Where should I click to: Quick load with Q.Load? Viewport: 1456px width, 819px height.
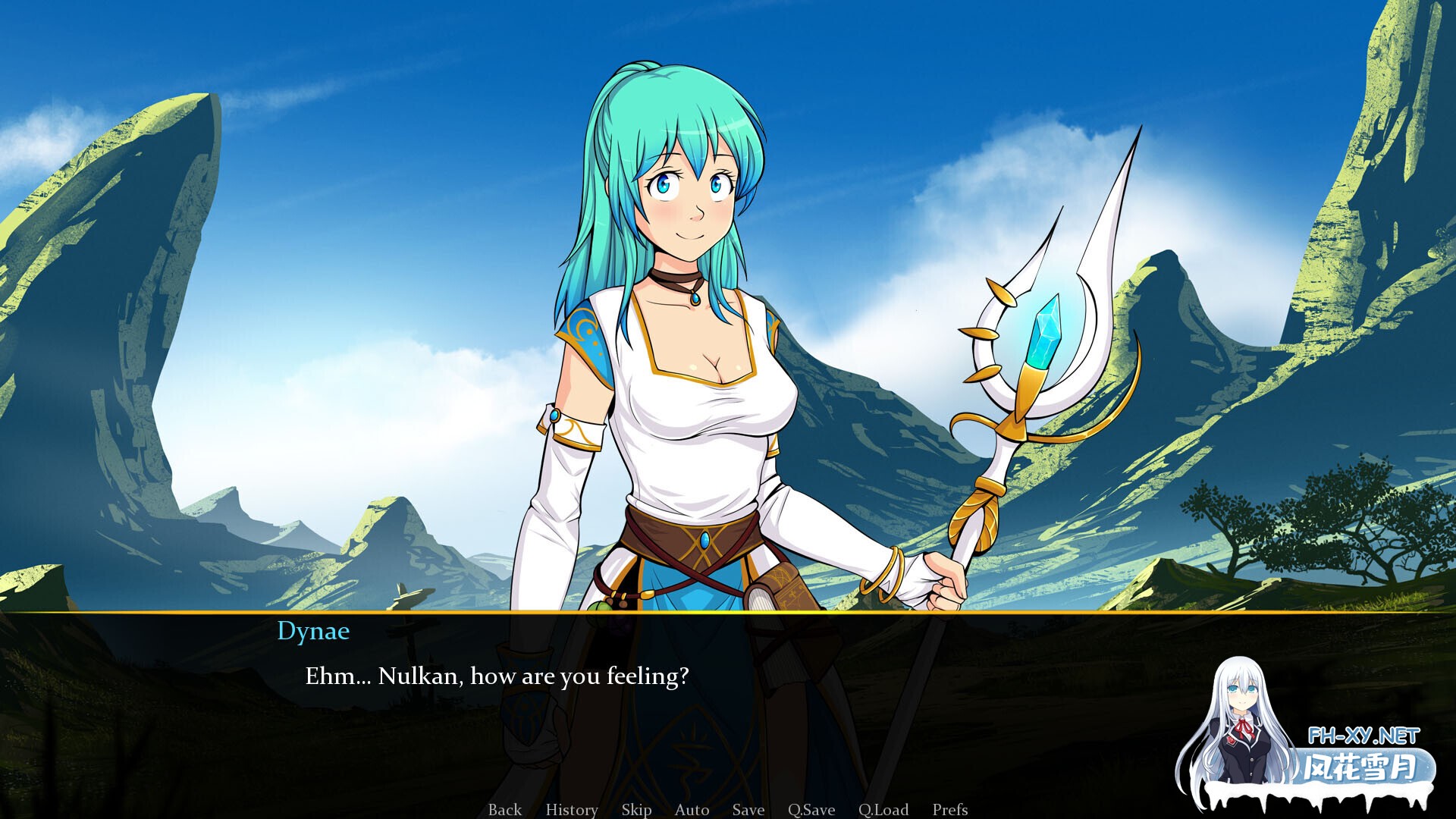click(883, 809)
